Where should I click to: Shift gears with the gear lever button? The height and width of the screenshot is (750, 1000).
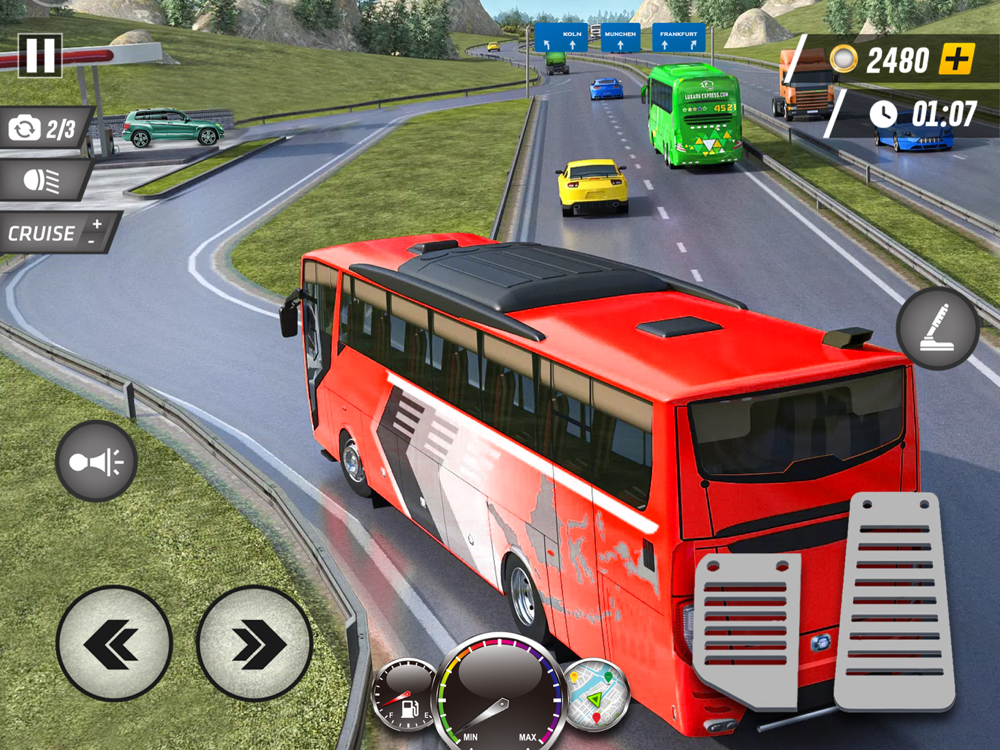(937, 328)
